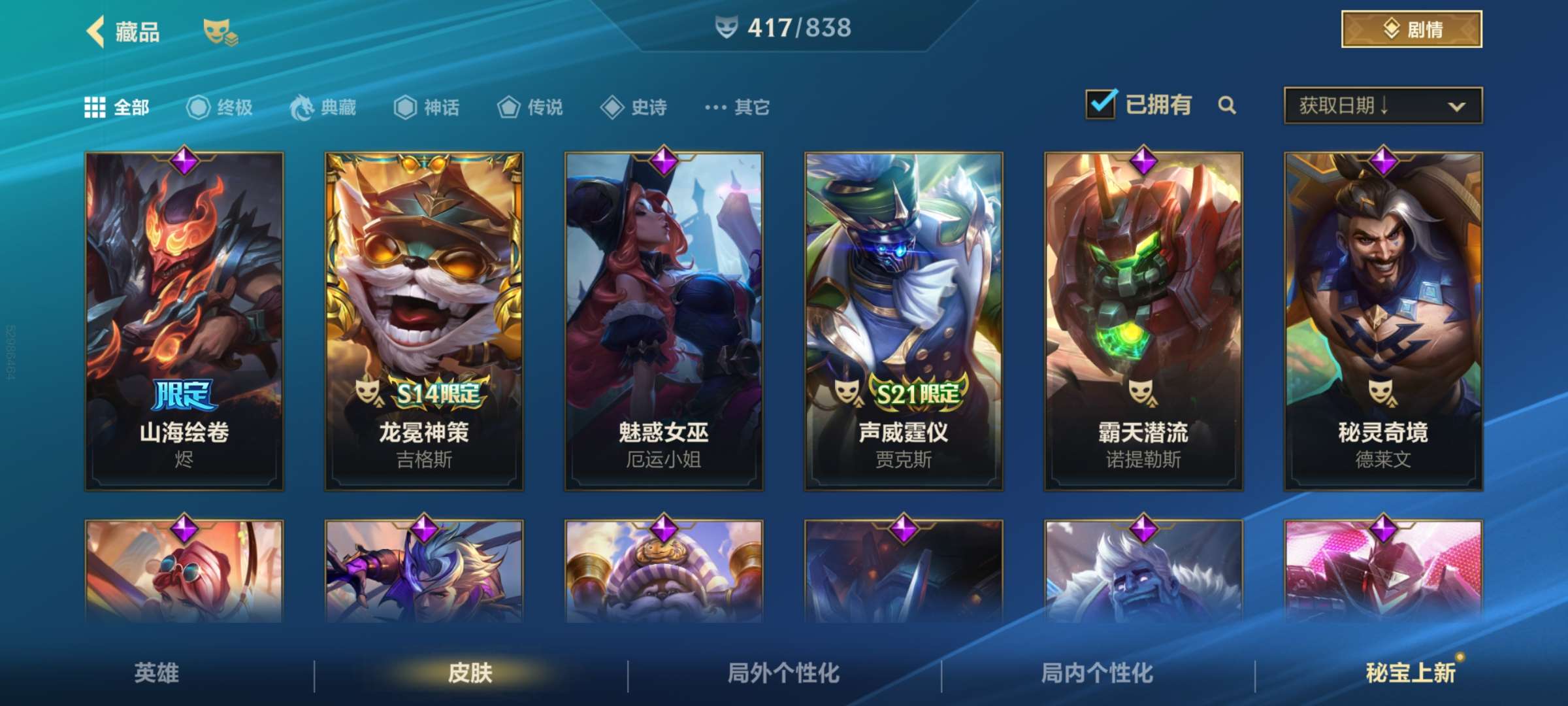Click the 神话 hexagon filter icon

[x=405, y=108]
